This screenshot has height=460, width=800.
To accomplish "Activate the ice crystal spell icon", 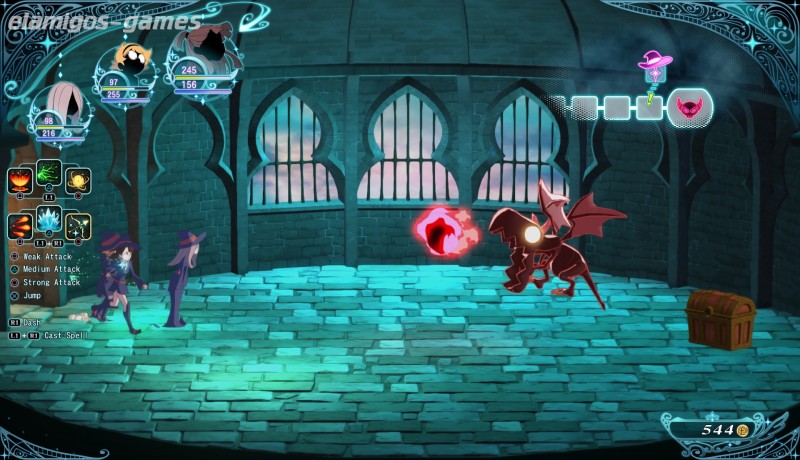I will pos(49,219).
